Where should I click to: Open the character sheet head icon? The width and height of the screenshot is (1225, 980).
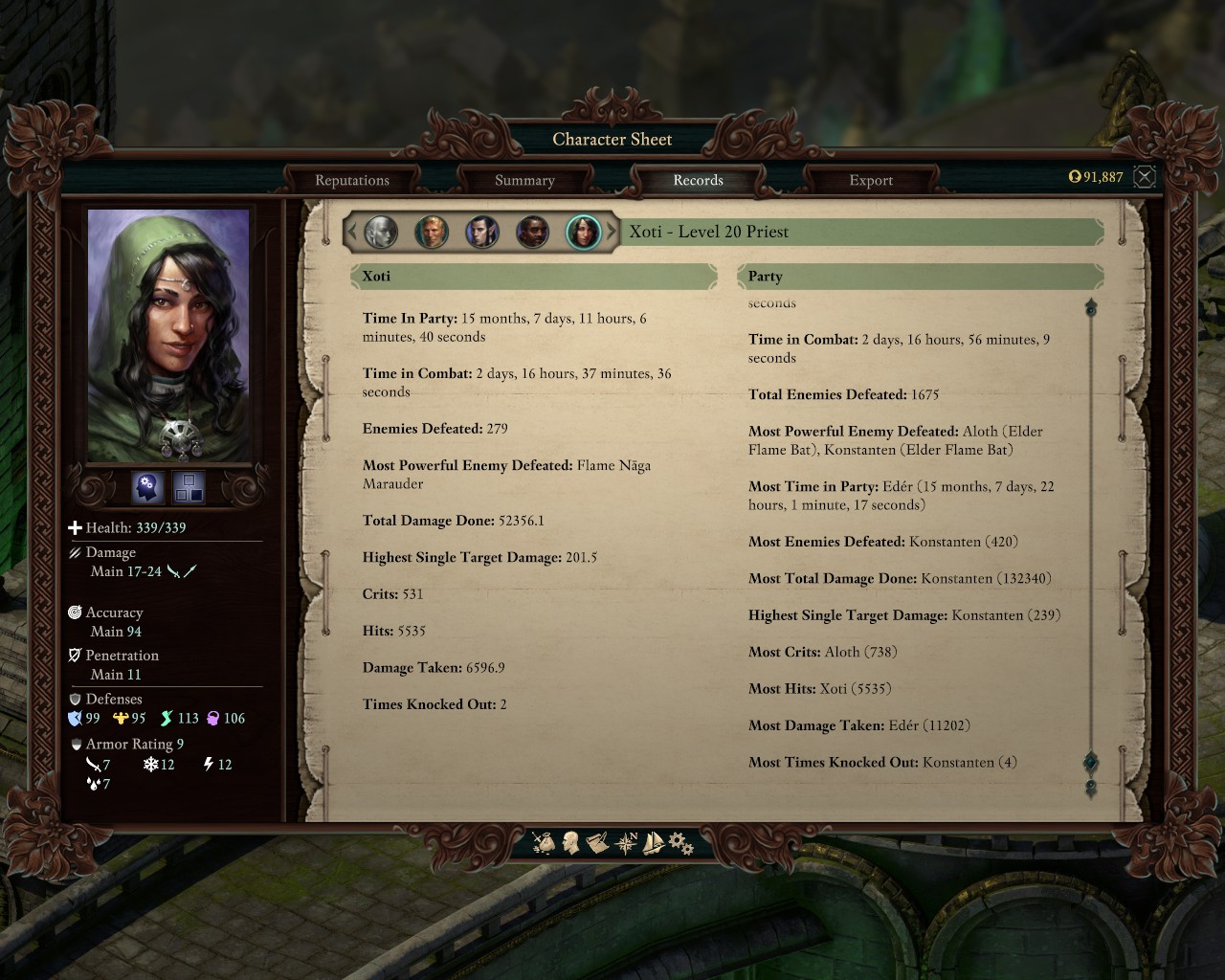pos(571,843)
